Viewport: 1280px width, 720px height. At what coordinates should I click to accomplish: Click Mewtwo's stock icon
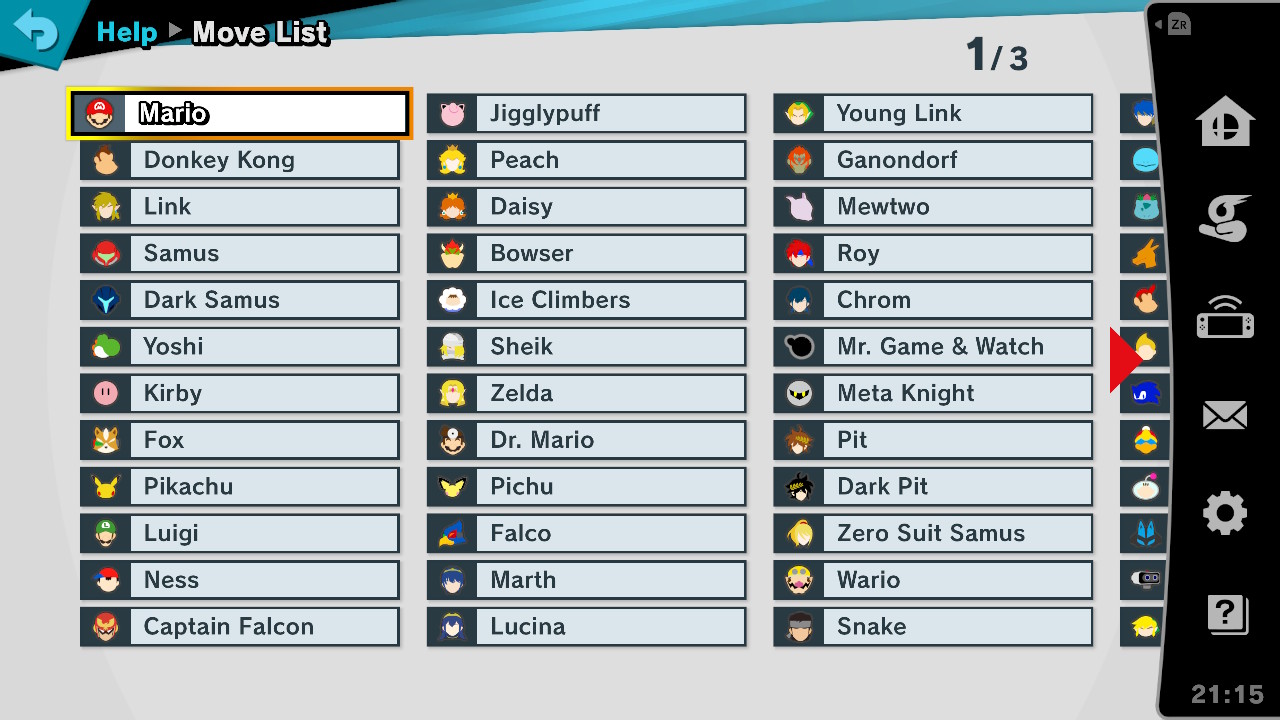pos(797,206)
